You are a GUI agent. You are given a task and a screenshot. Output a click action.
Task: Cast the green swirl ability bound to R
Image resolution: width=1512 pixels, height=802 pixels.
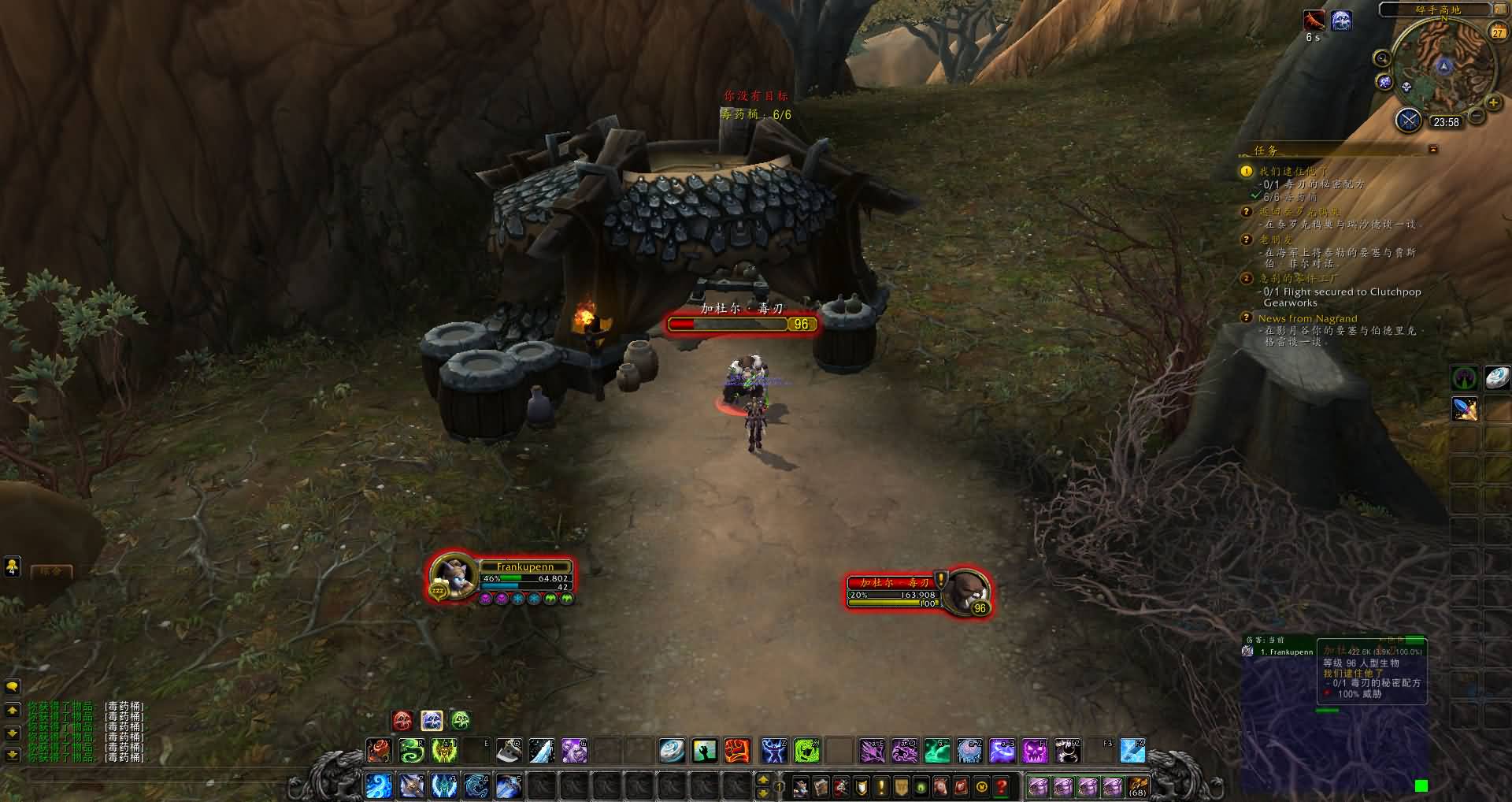pyautogui.click(x=411, y=751)
